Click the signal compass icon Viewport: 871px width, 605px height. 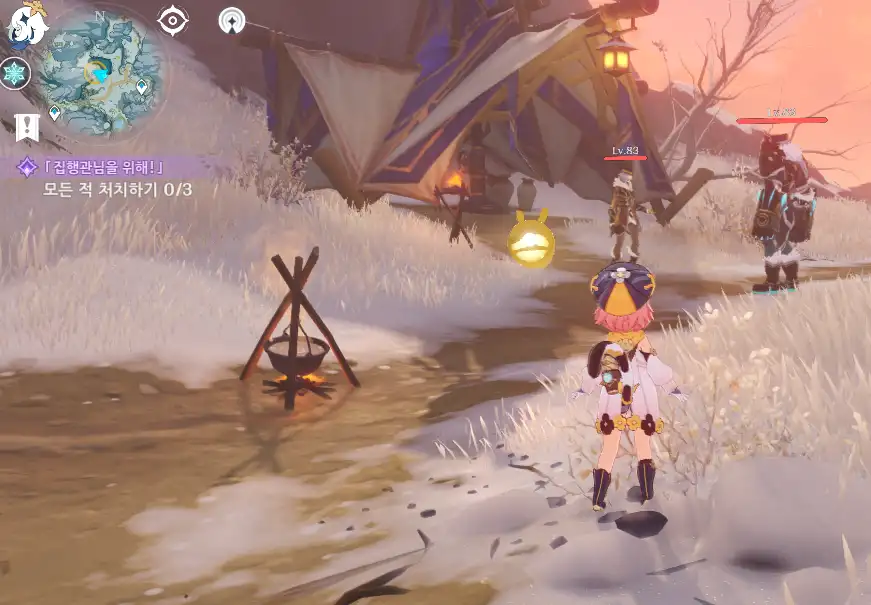click(x=232, y=20)
